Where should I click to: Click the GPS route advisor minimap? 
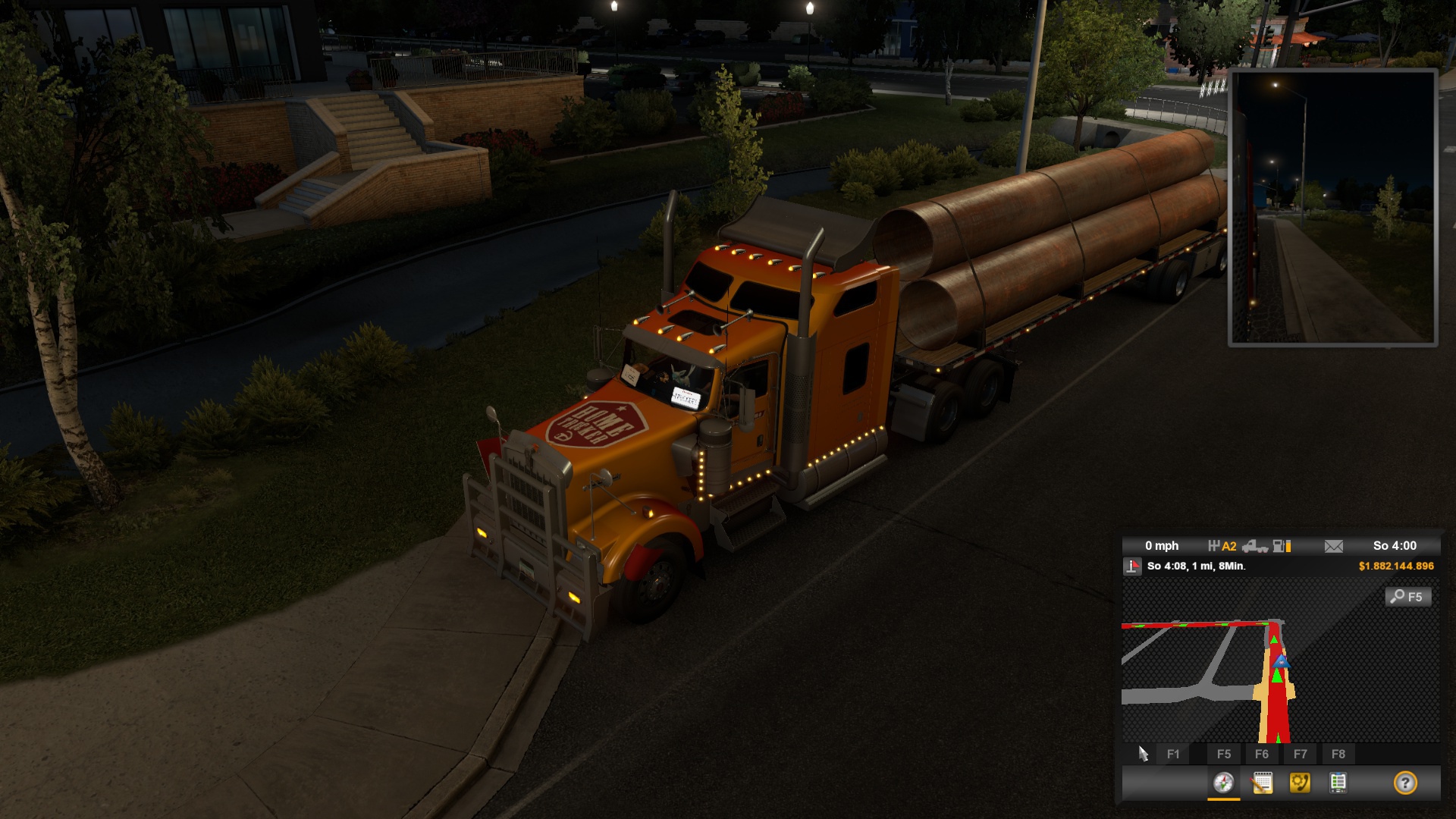pyautogui.click(x=1280, y=667)
